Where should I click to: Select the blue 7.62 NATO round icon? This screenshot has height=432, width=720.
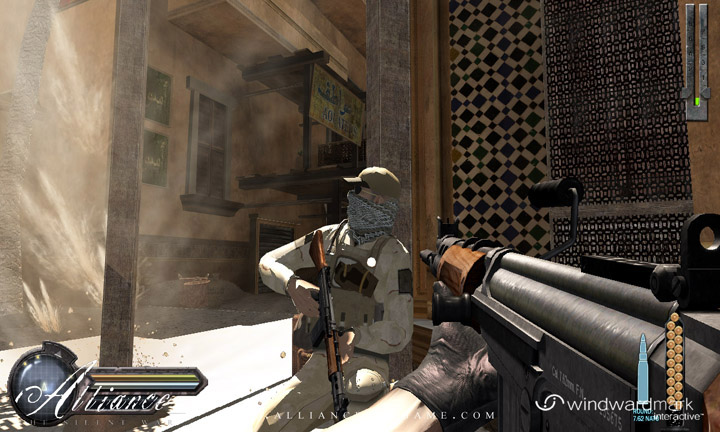(x=643, y=368)
